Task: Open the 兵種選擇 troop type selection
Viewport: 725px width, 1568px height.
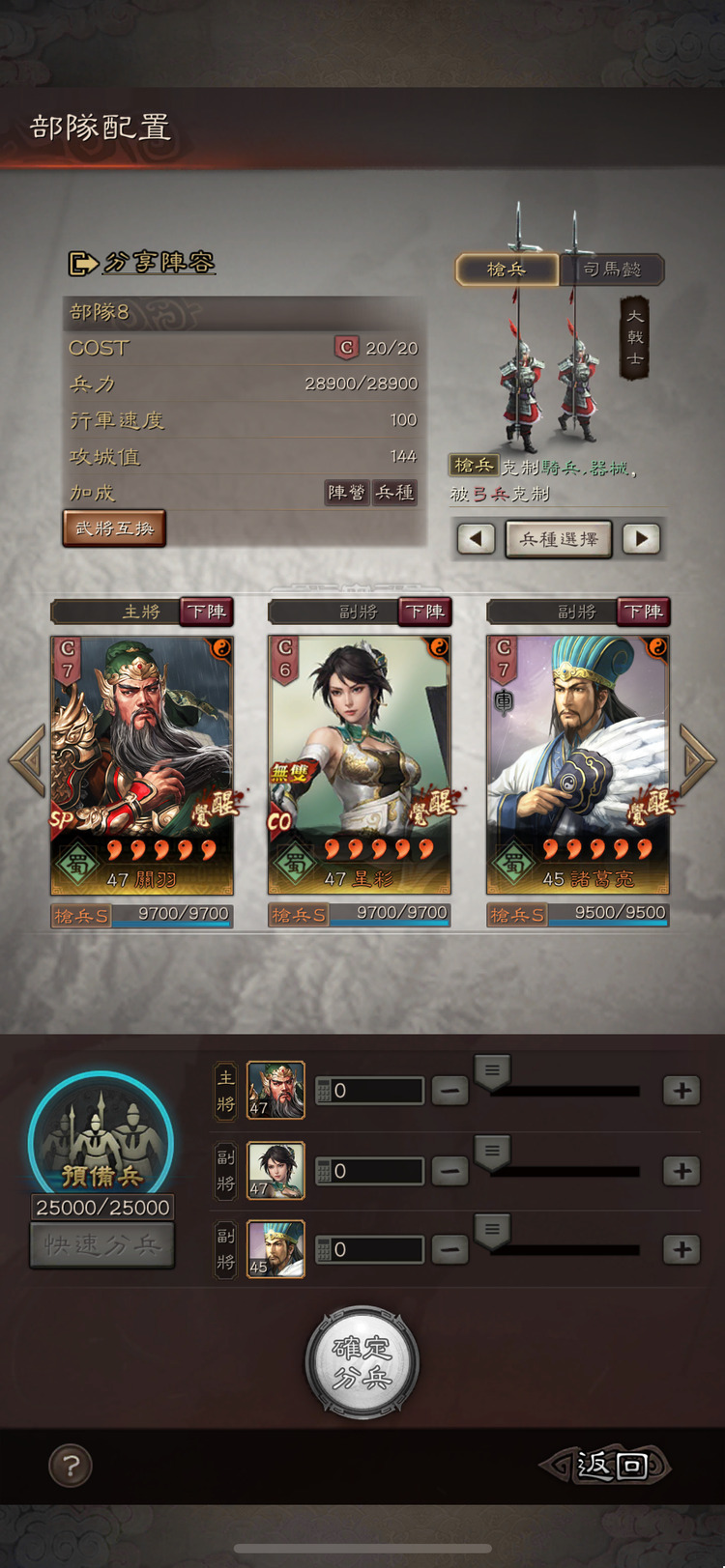Action: pyautogui.click(x=559, y=539)
